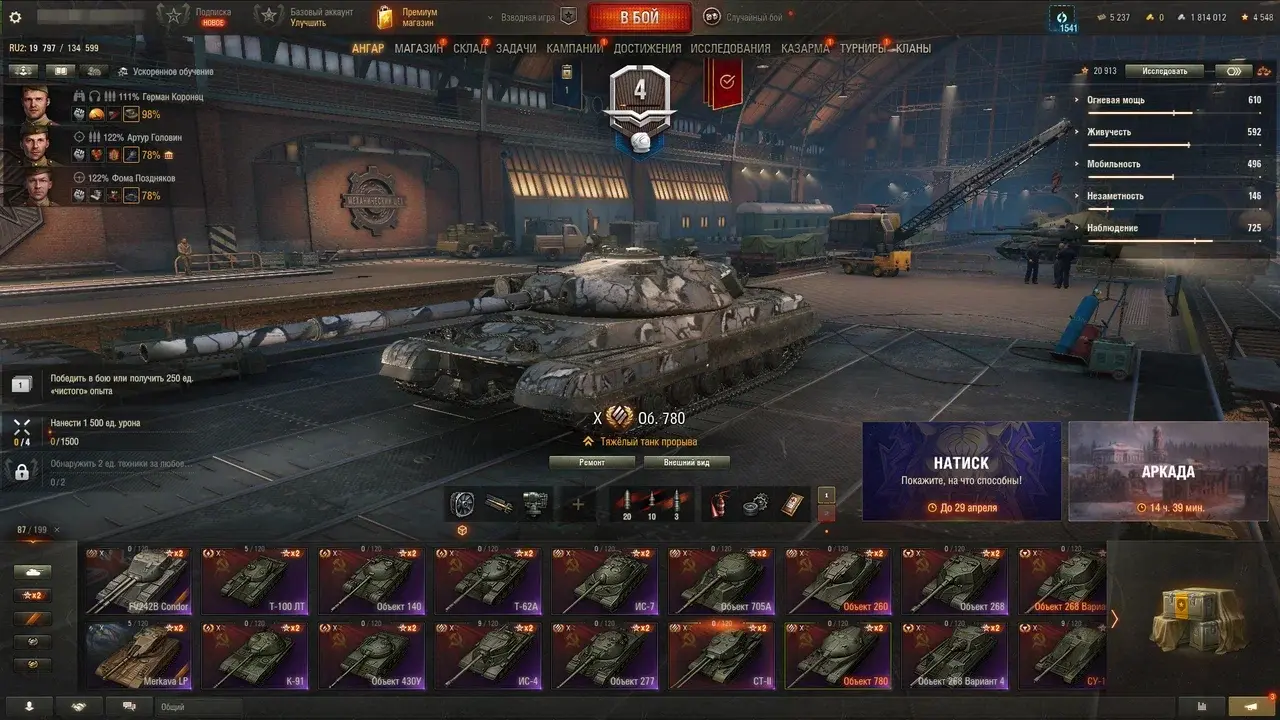1280x720 pixels.
Task: Open the СКЛАД tab
Action: (470, 48)
